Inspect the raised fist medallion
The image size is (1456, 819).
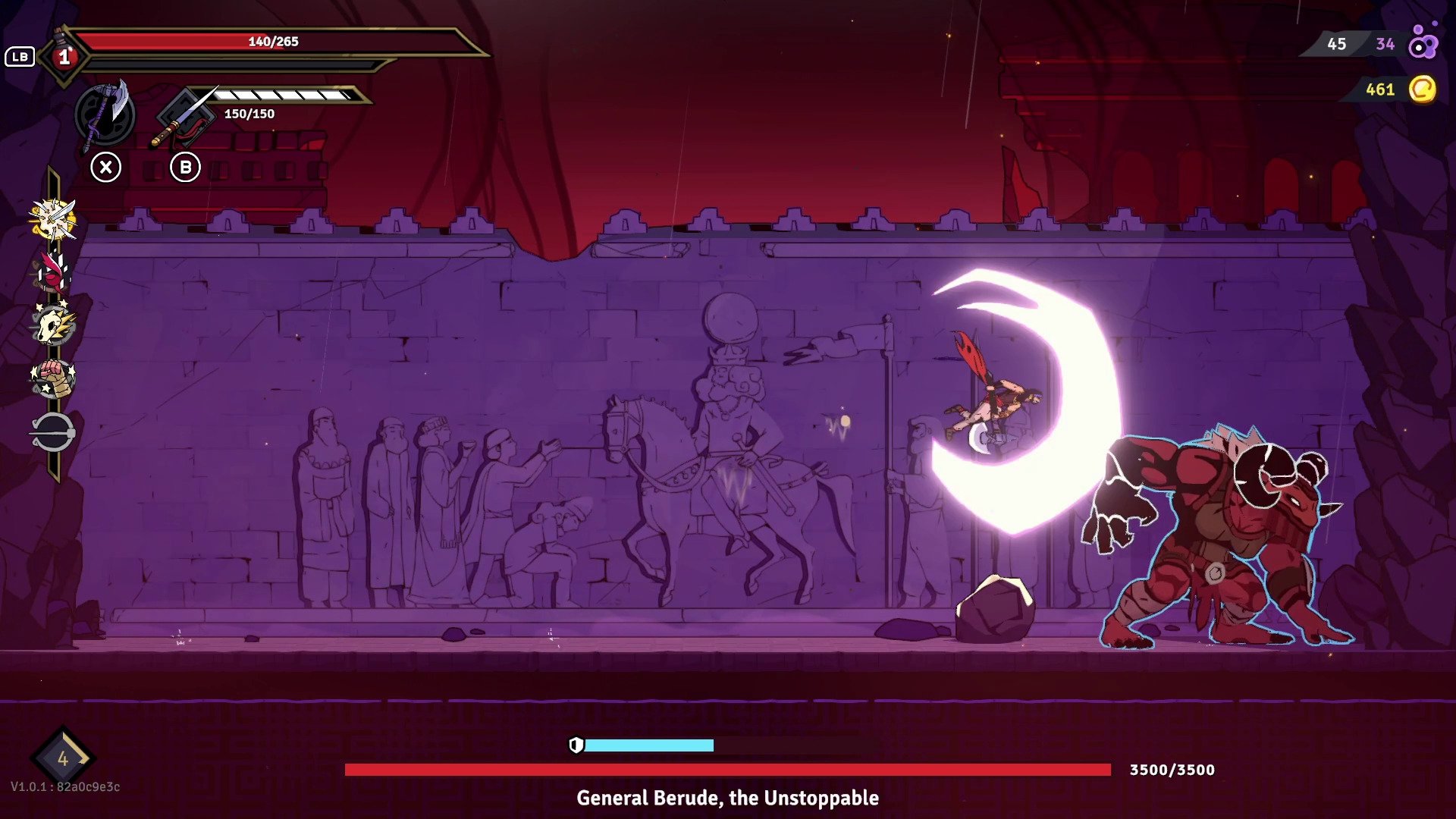click(53, 378)
